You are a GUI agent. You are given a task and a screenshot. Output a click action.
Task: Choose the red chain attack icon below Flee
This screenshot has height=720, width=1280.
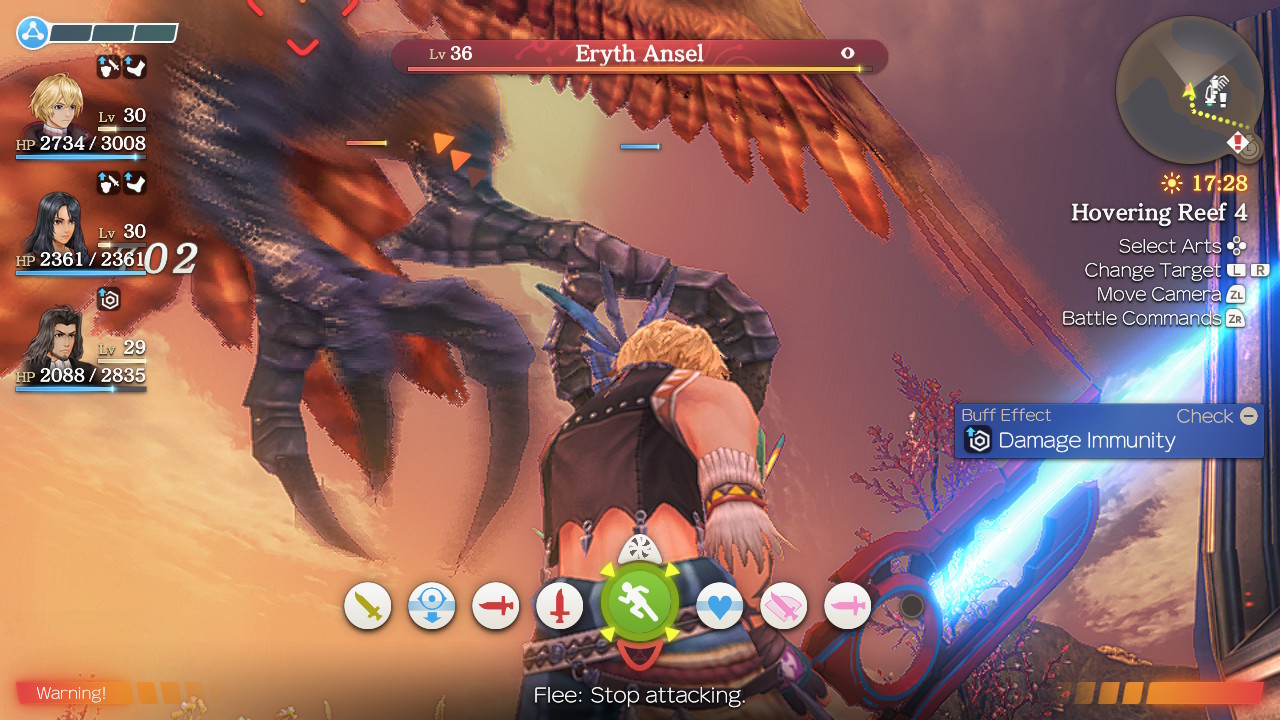click(639, 657)
